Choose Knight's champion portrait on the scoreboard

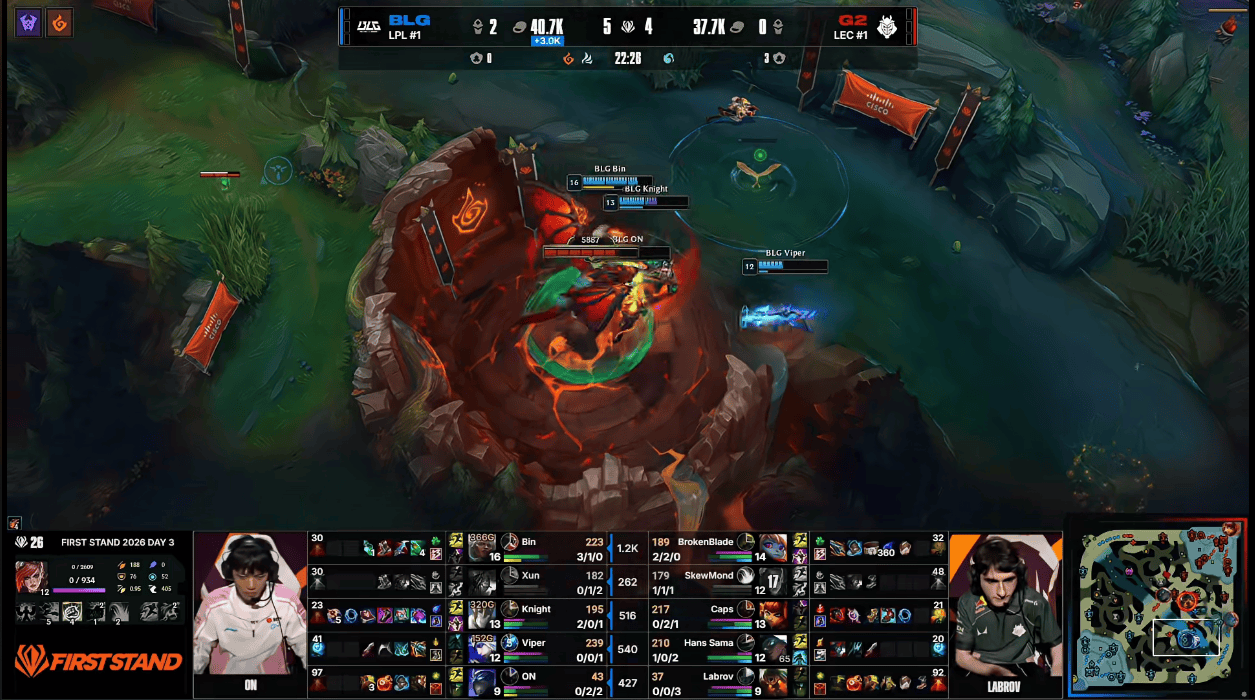pyautogui.click(x=482, y=615)
